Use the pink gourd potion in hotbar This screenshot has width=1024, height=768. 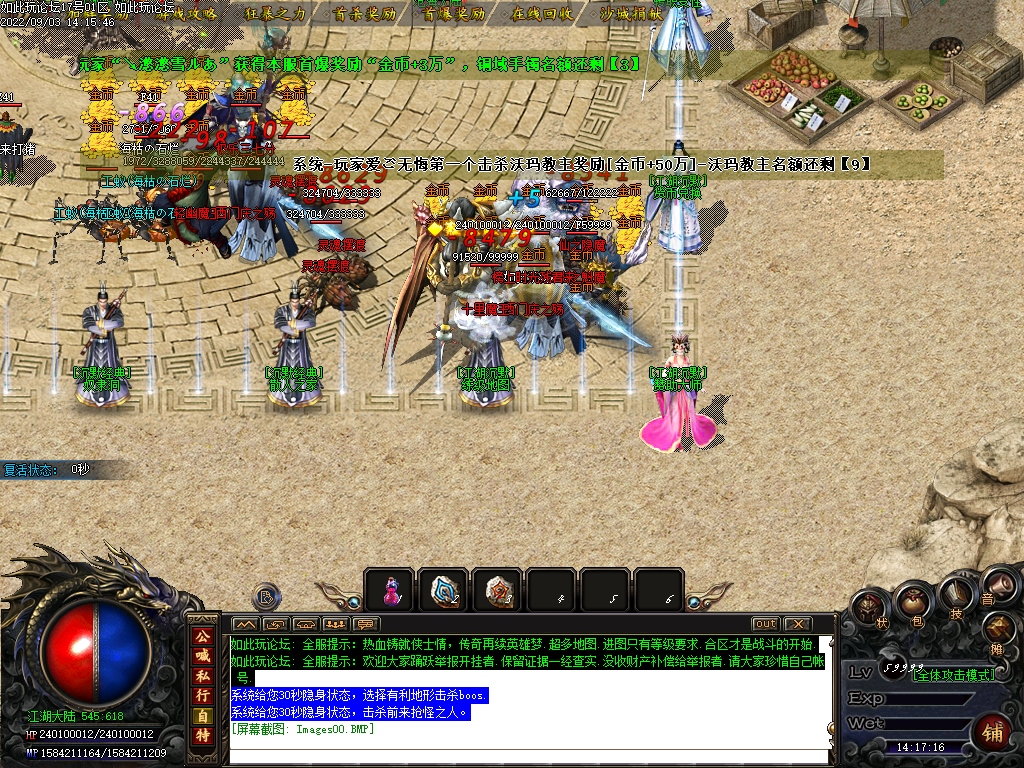(389, 590)
